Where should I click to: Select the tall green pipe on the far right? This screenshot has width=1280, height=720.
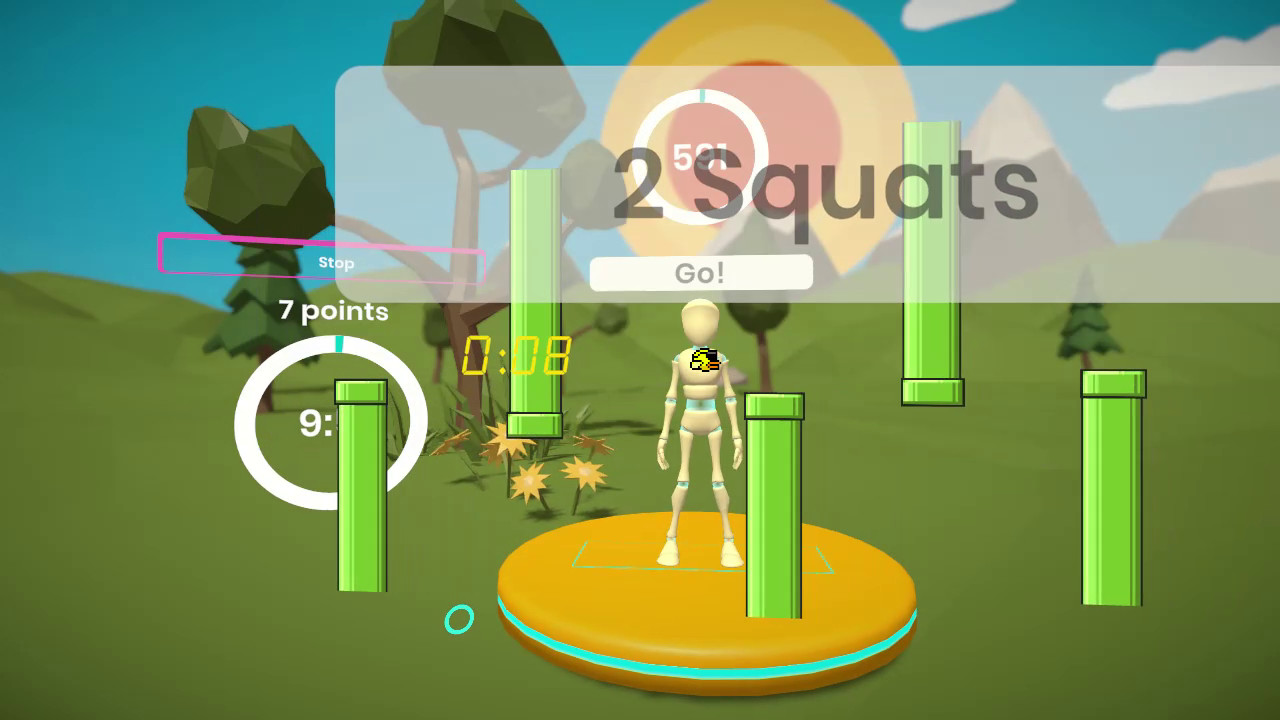coord(1111,490)
